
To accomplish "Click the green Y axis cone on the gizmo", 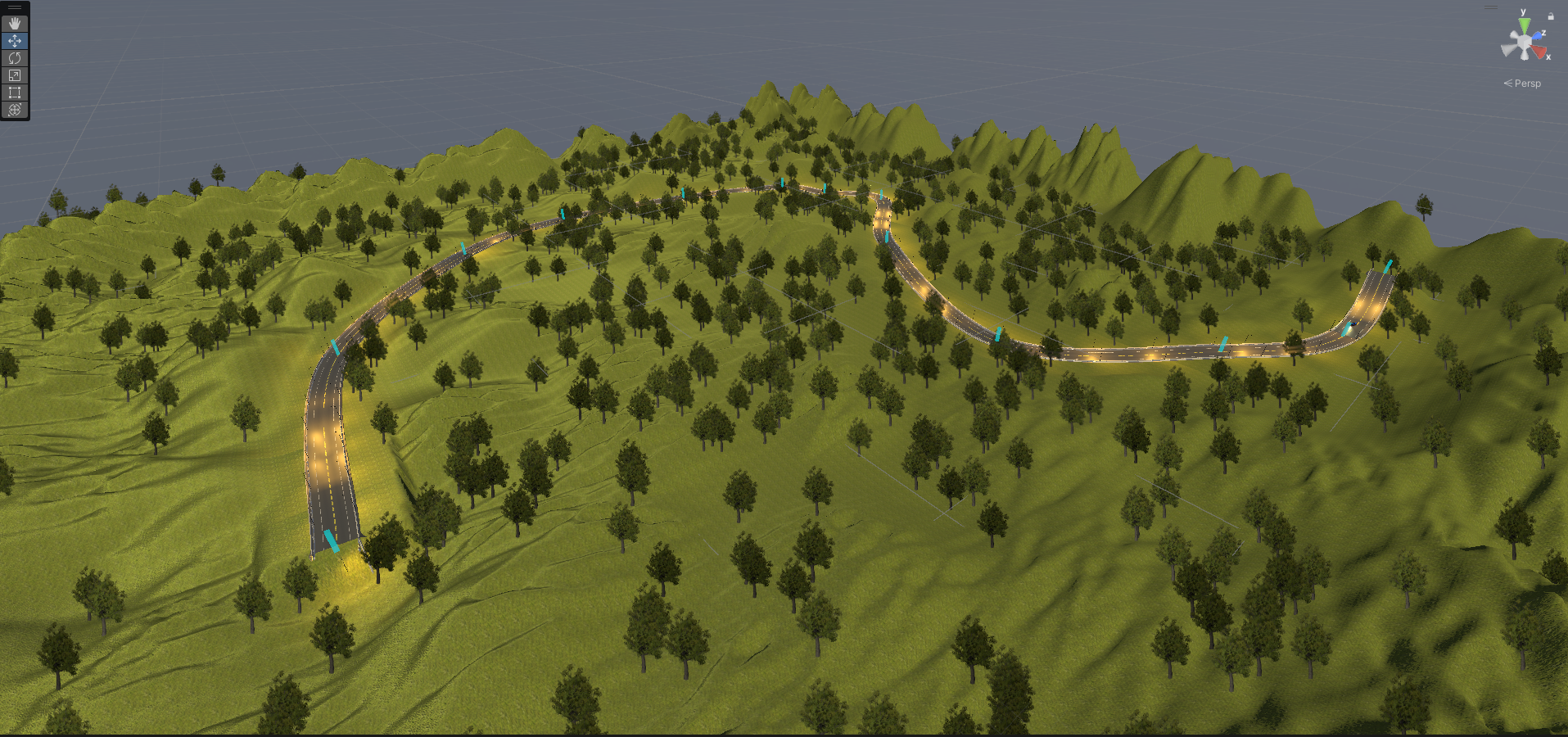I will point(1523,25).
